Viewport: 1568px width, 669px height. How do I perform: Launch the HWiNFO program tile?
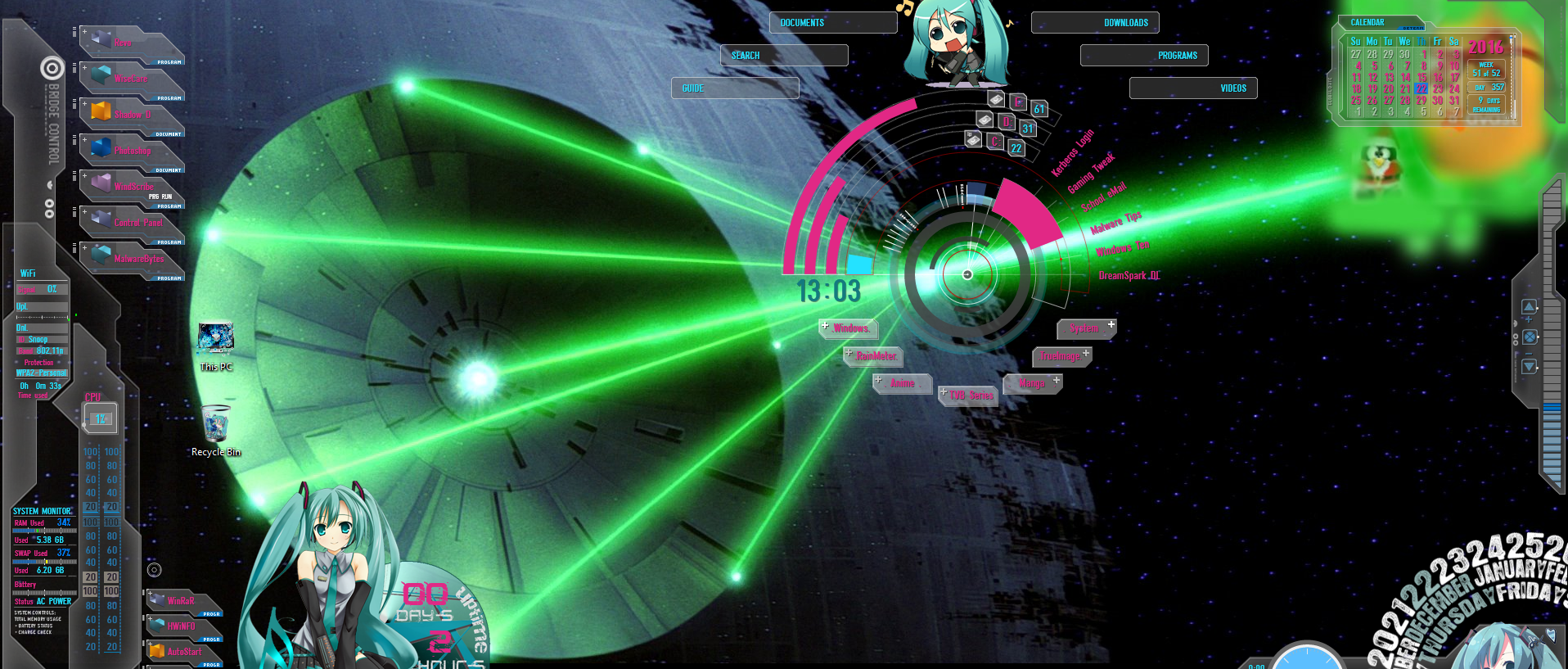click(x=181, y=626)
